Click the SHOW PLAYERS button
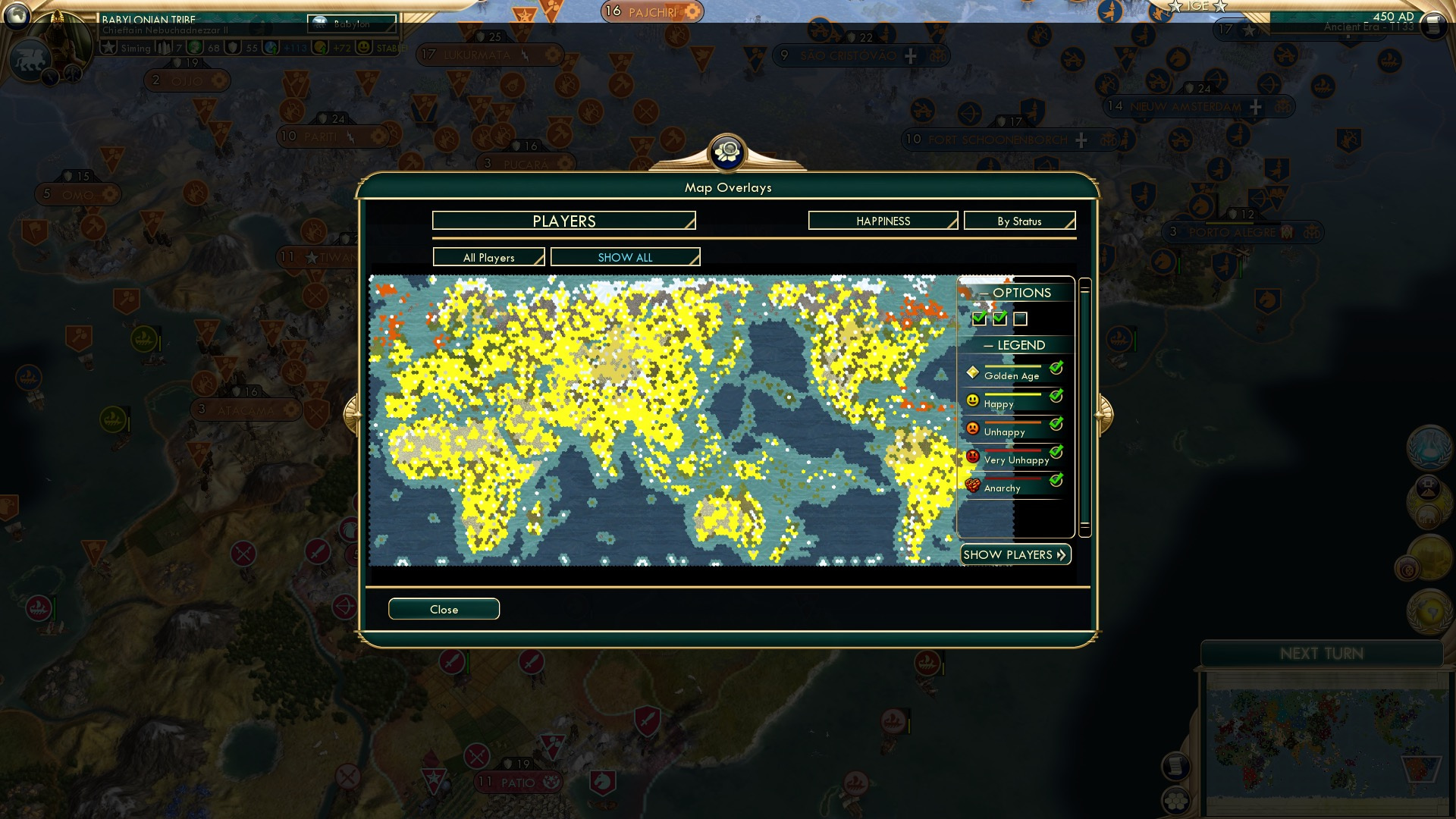Image resolution: width=1456 pixels, height=819 pixels. click(1015, 554)
